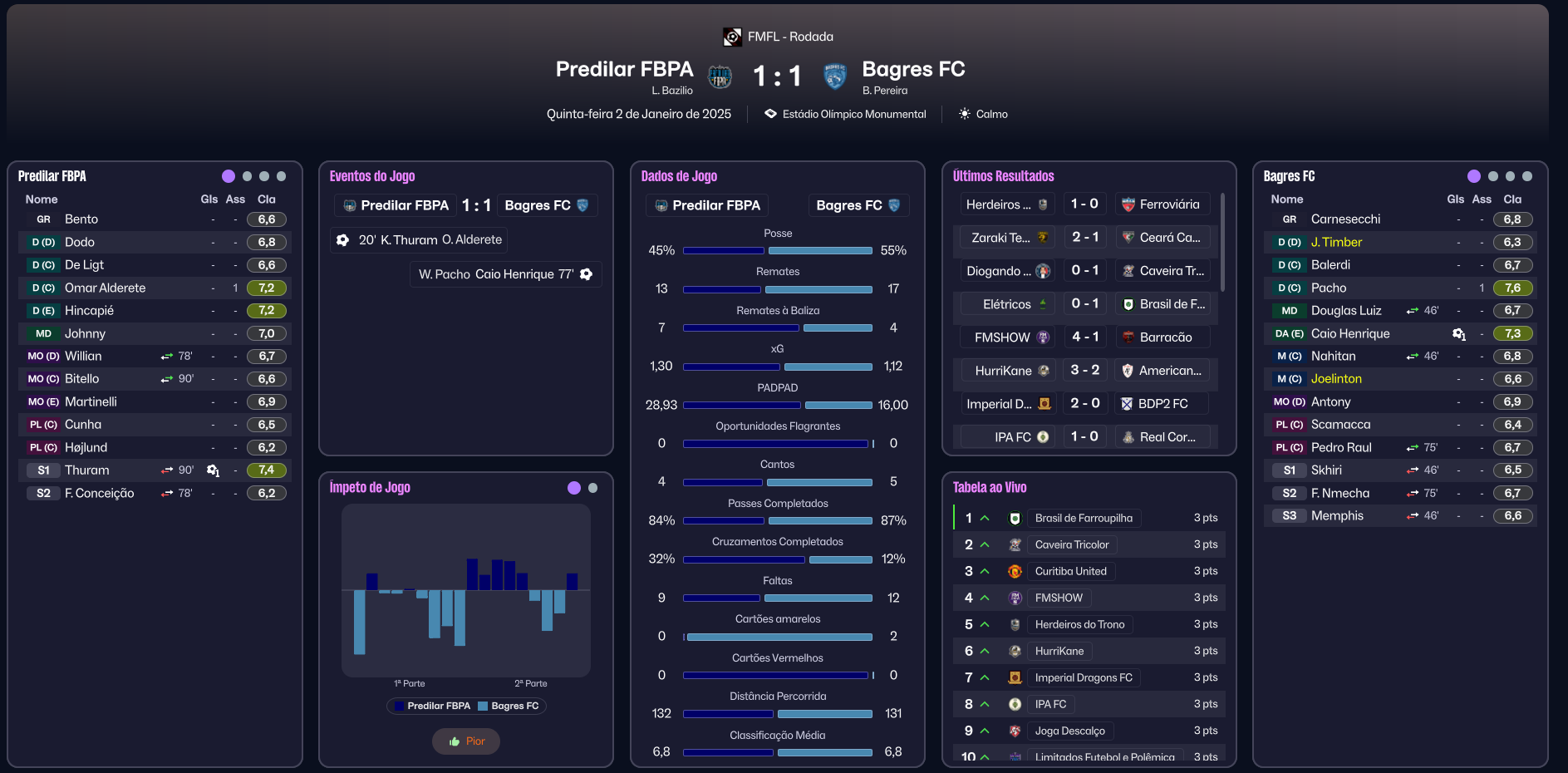
Task: Open Thuram's player row in Predilar FBPA
Action: pyautogui.click(x=87, y=470)
